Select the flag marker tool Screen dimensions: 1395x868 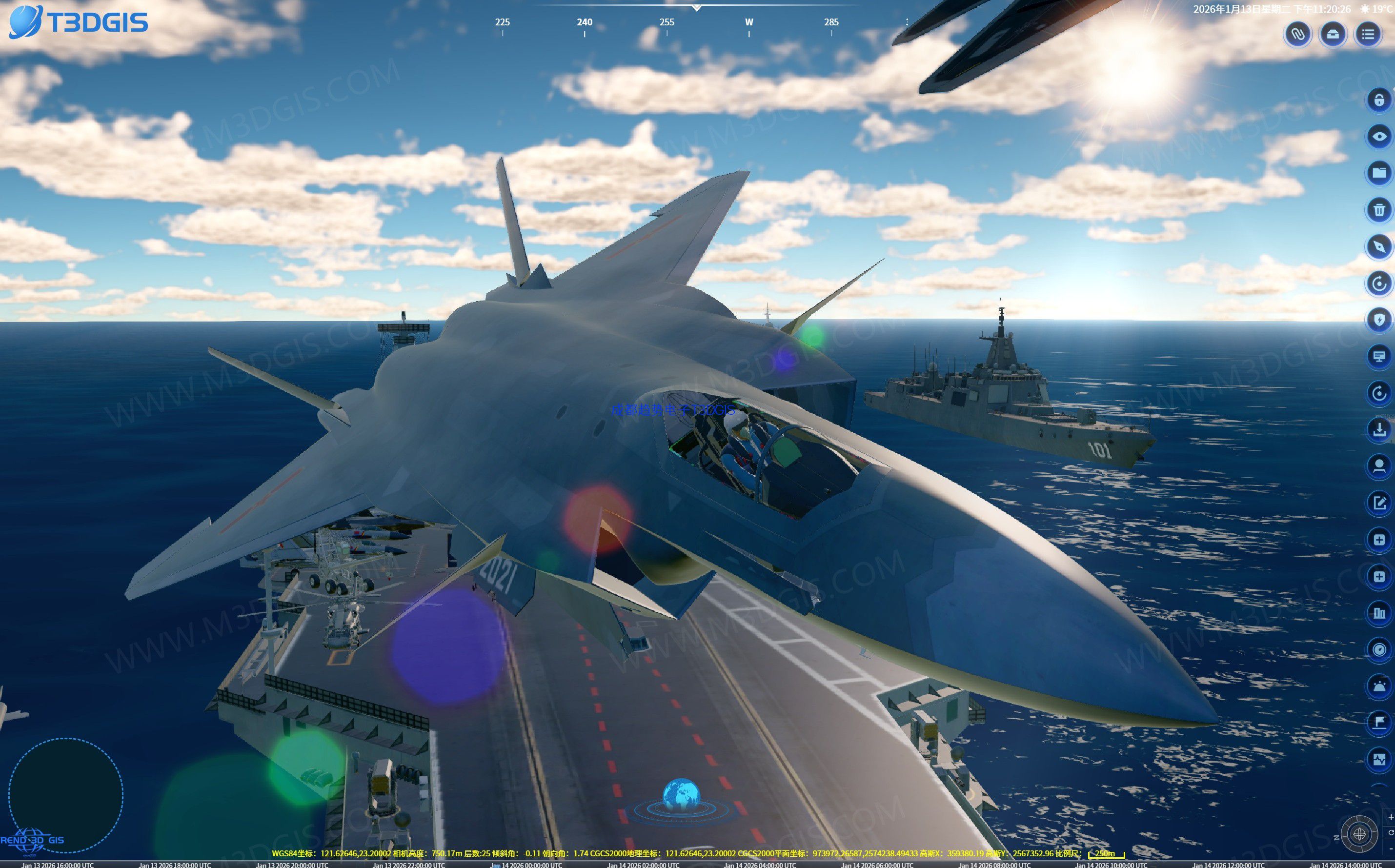pos(1379,723)
